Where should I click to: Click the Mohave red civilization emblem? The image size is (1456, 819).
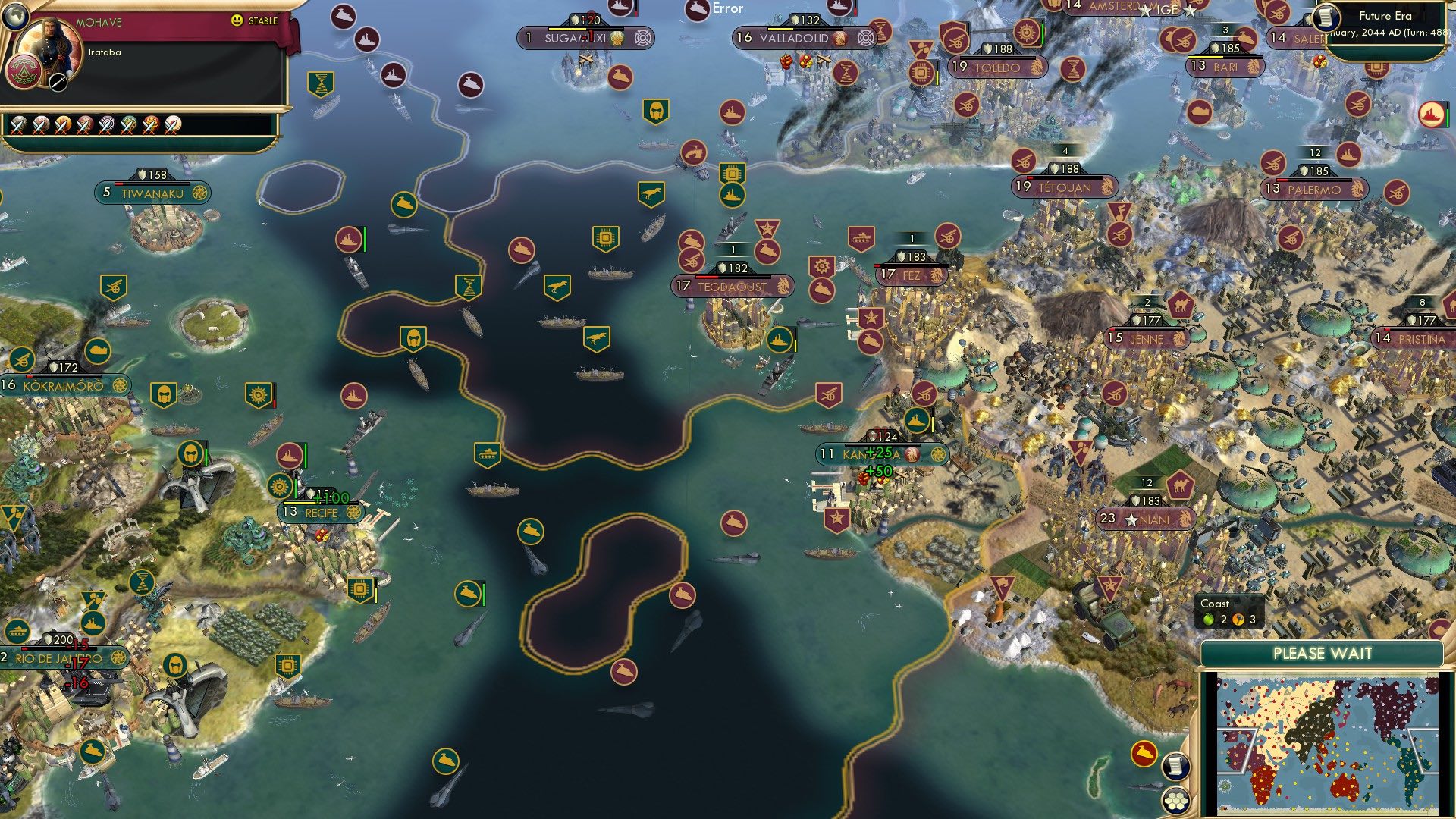tap(24, 73)
